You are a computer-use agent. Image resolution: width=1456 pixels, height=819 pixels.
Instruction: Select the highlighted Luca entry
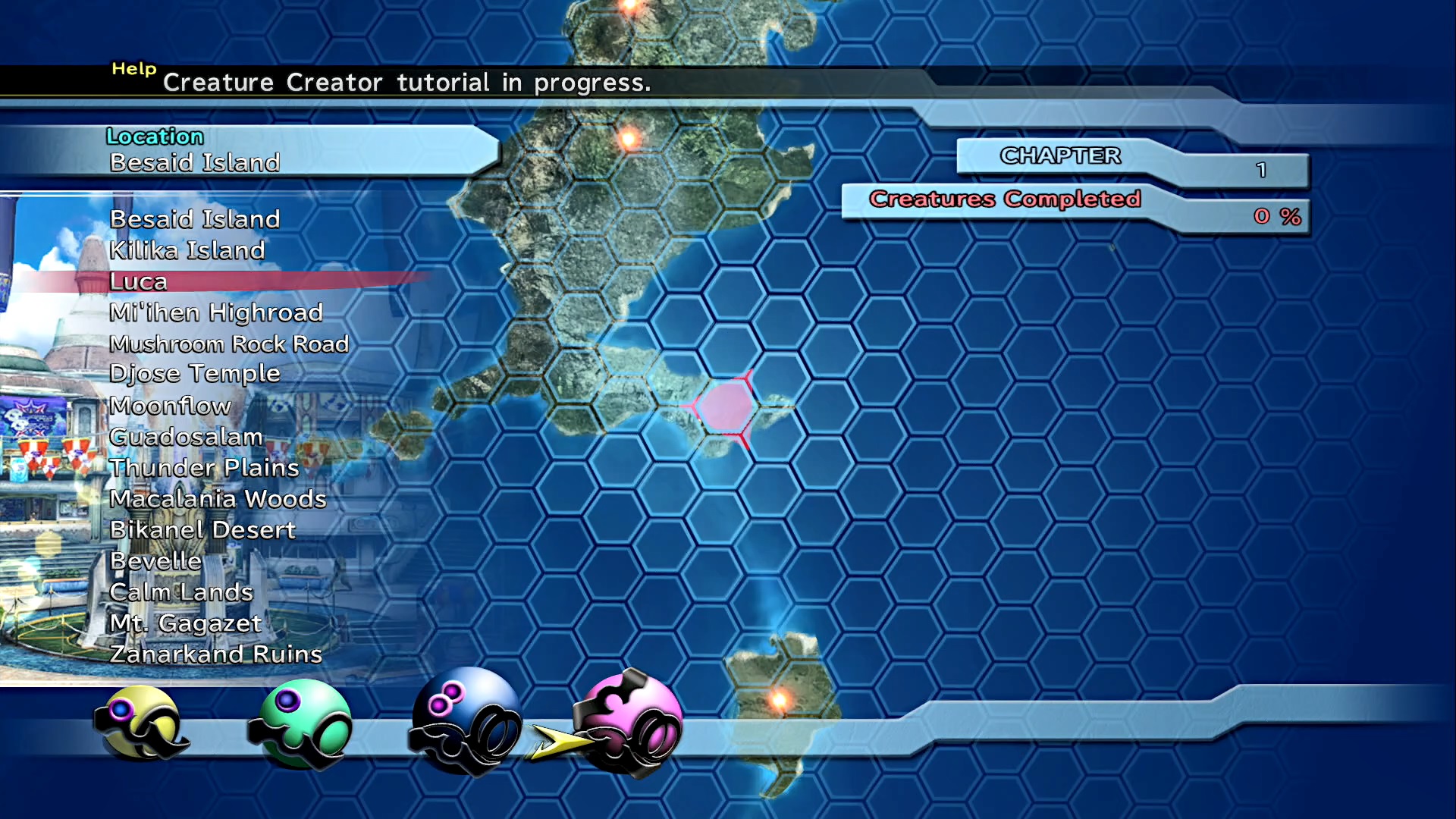138,281
